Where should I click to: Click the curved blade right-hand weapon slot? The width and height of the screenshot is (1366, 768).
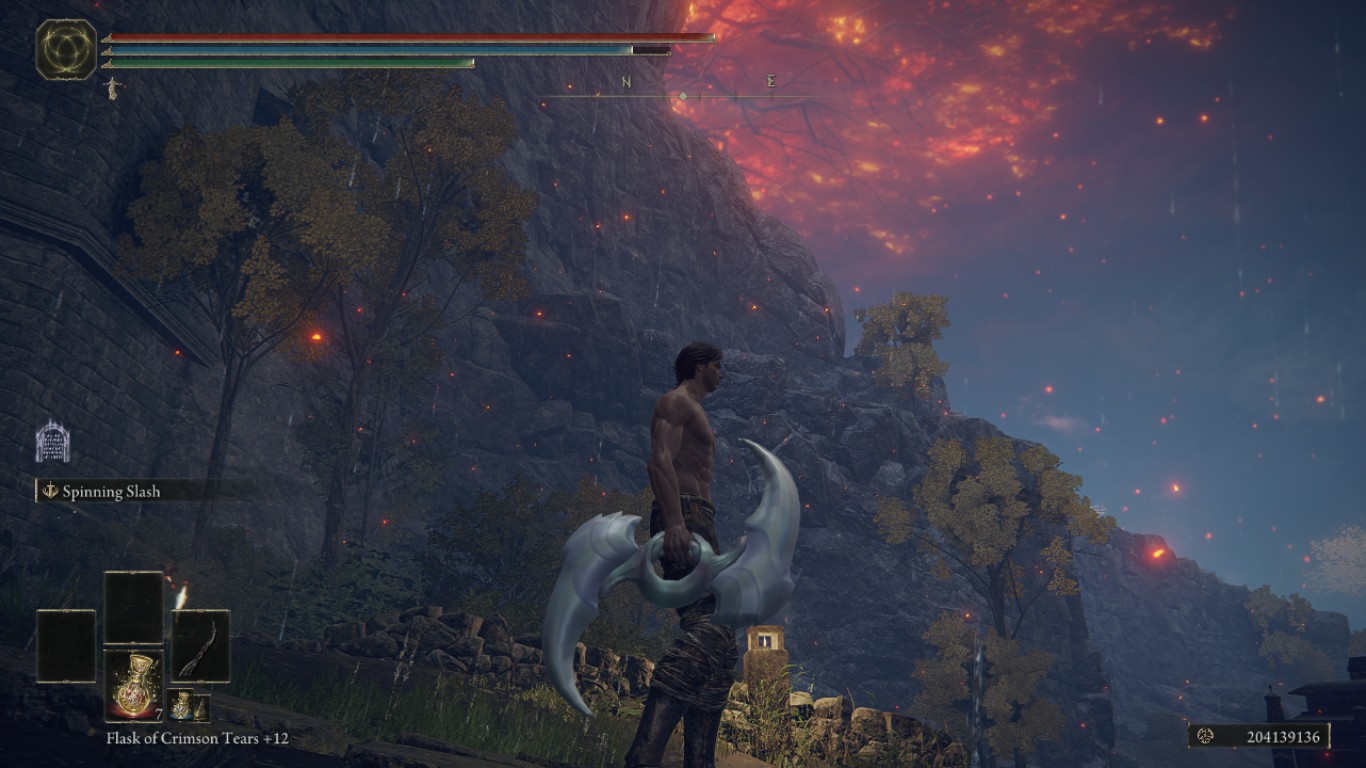point(200,646)
